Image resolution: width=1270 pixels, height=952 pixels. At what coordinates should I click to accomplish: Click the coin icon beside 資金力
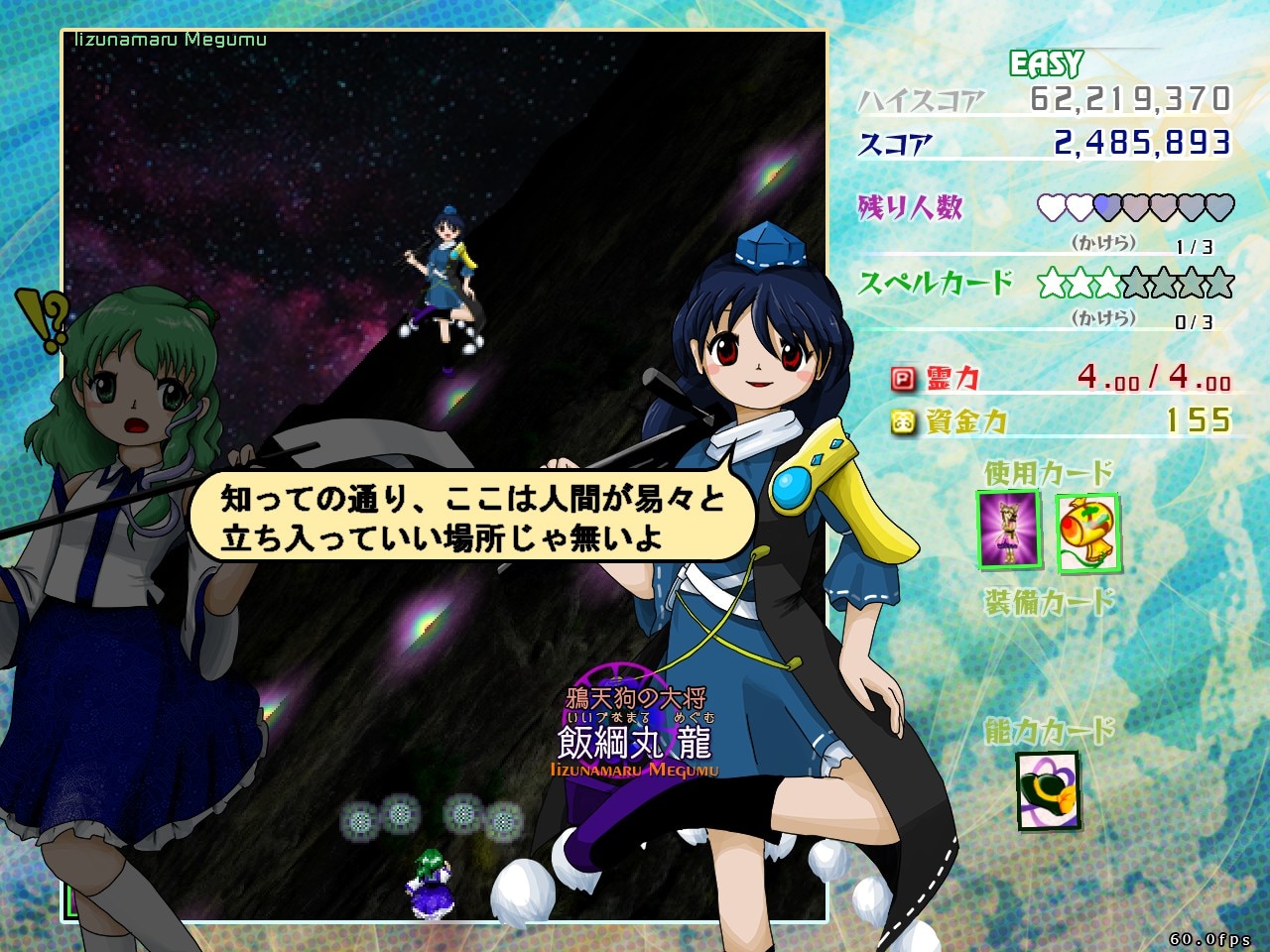click(902, 421)
